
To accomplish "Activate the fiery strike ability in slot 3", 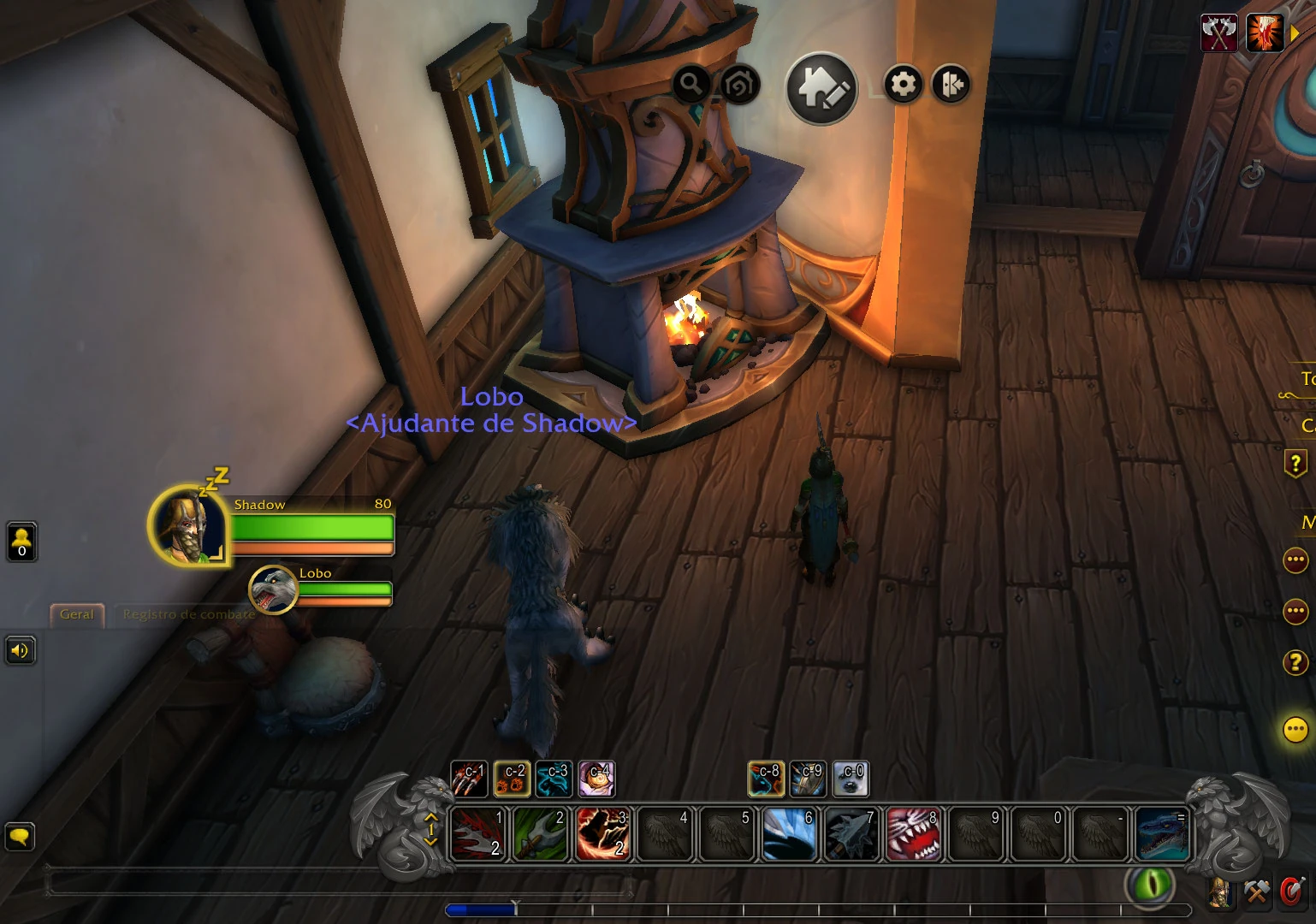I will pyautogui.click(x=602, y=833).
